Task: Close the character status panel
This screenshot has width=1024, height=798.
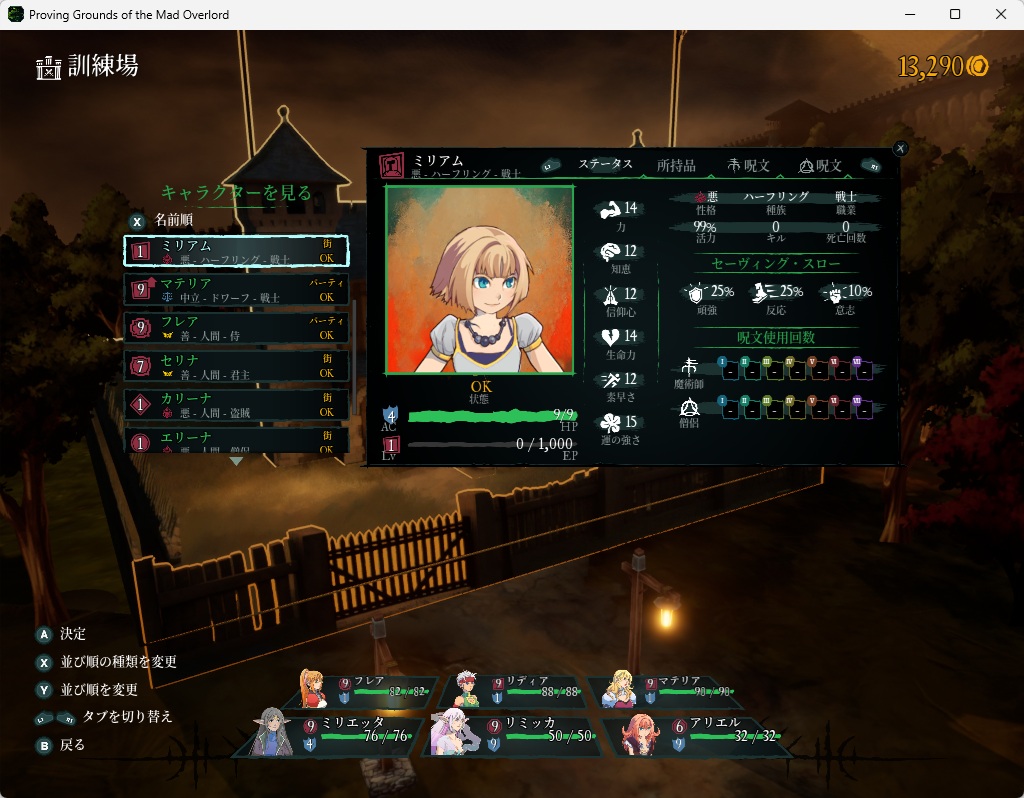Action: (x=900, y=148)
